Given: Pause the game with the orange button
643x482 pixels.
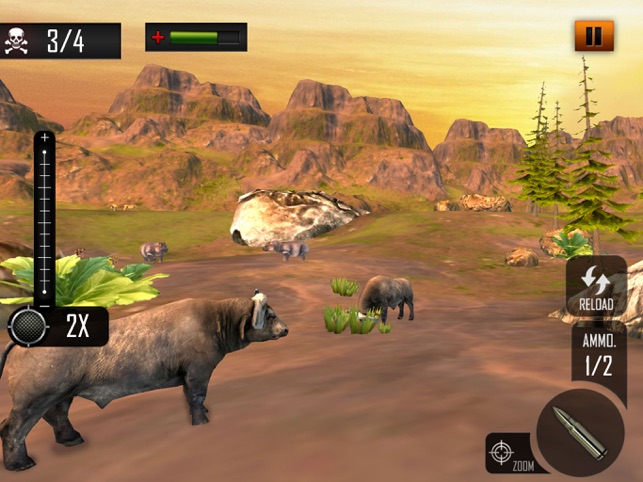Looking at the screenshot, I should (593, 37).
